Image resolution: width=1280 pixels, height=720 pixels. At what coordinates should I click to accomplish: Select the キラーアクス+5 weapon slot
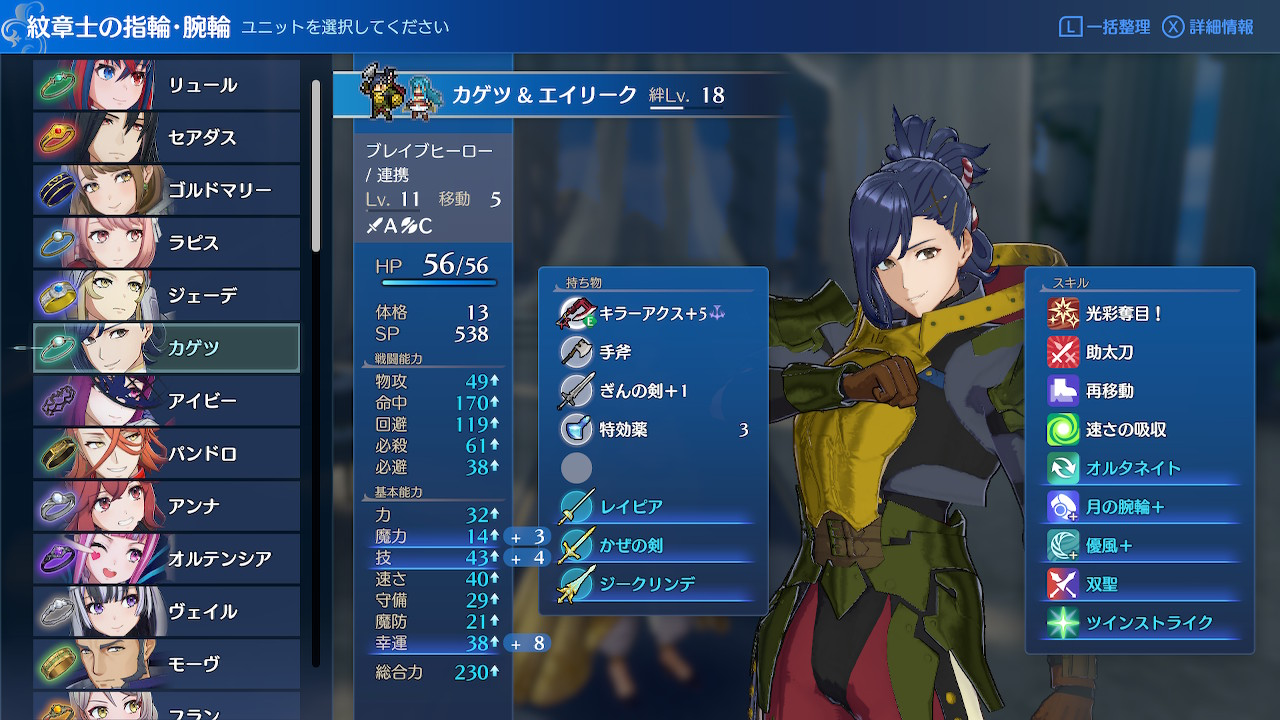click(653, 313)
